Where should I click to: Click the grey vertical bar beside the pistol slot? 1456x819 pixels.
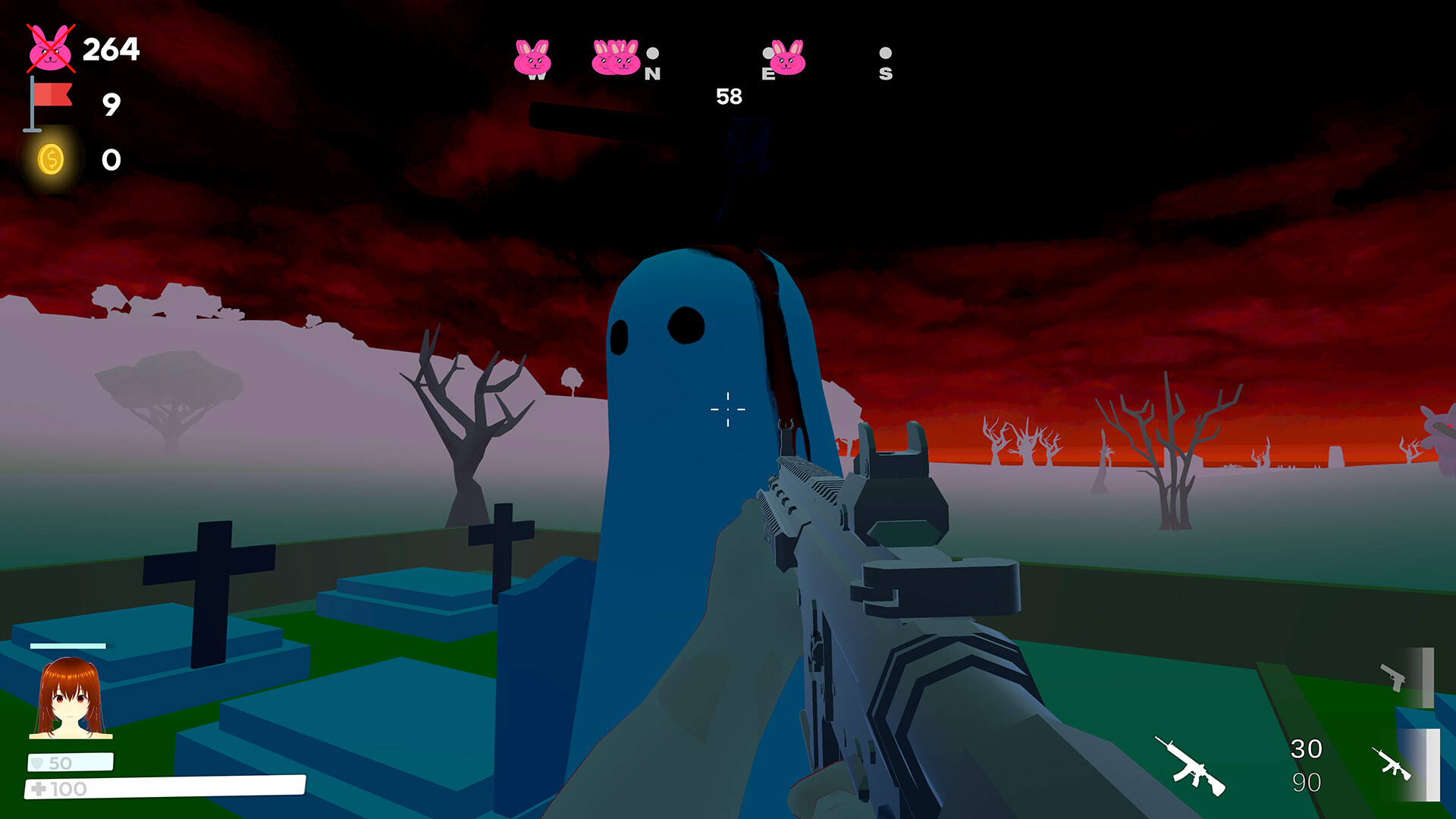click(x=1428, y=677)
